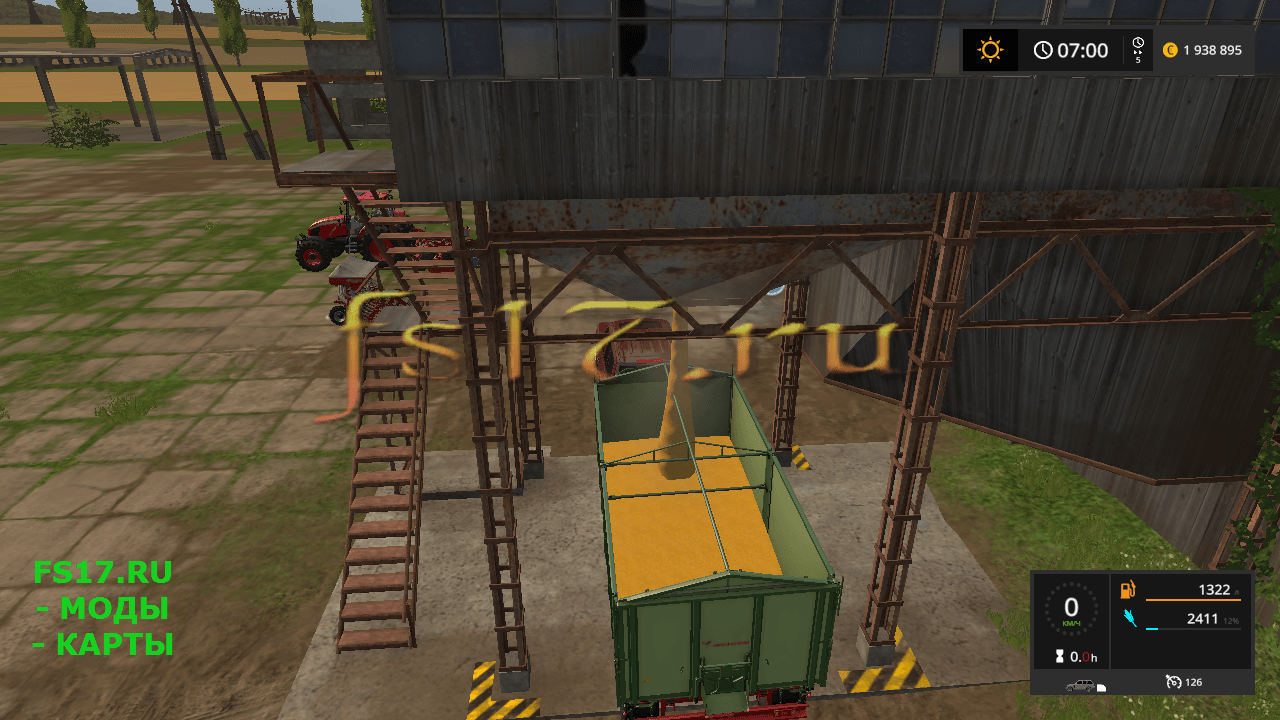Click the car icon below the speedometer
1280x720 pixels.
click(x=1080, y=685)
